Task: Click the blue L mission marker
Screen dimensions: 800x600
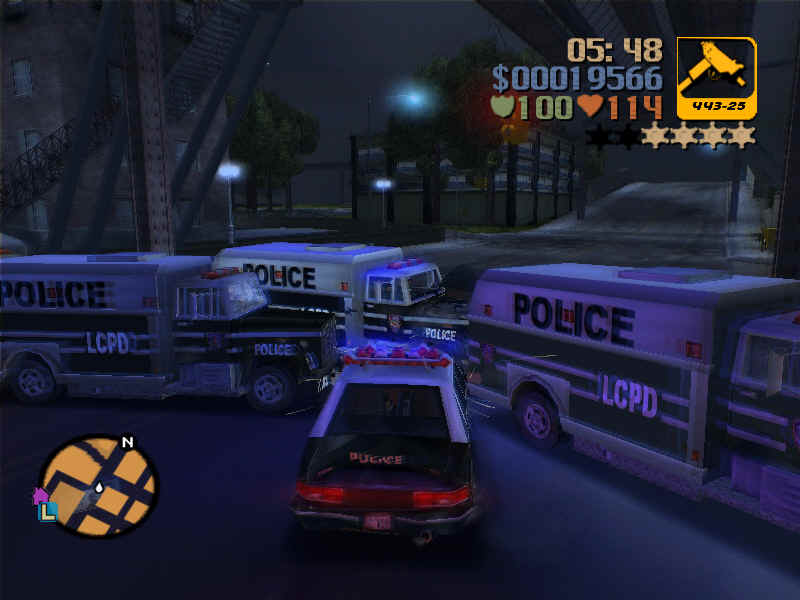Action: pos(48,510)
